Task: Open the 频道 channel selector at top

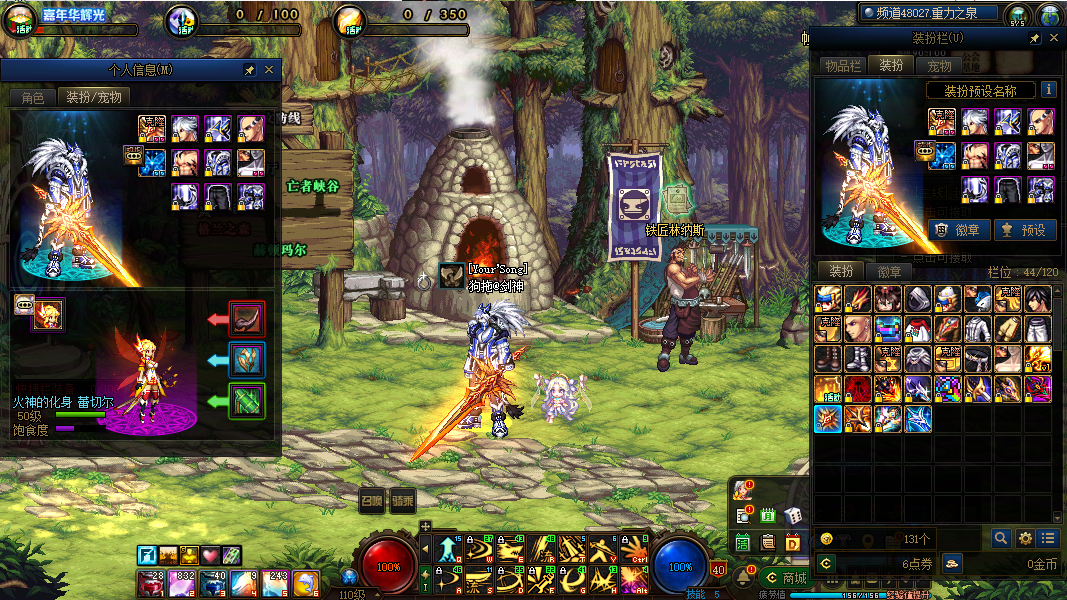Action: click(930, 13)
